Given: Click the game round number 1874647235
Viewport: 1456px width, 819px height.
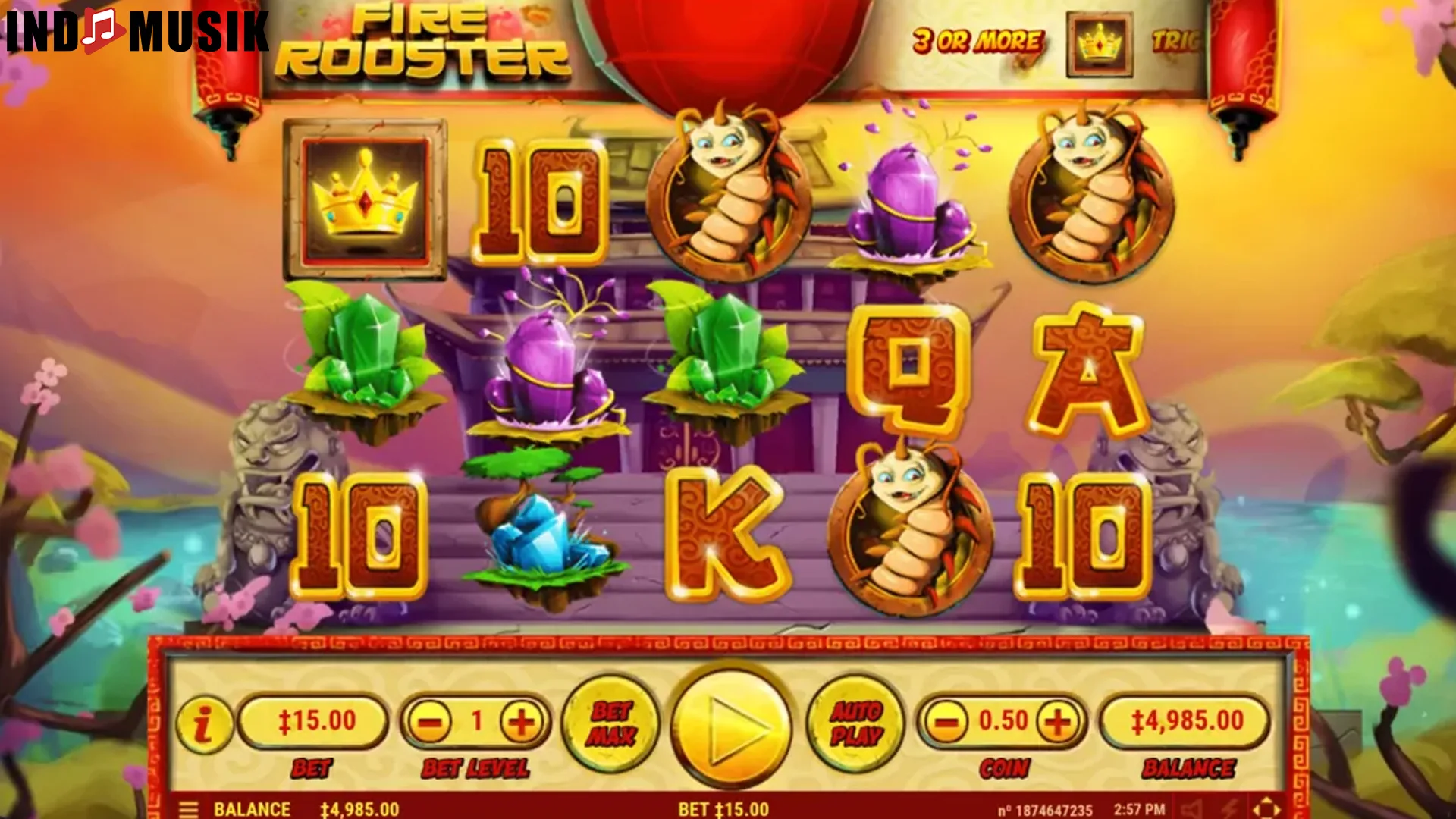Looking at the screenshot, I should tap(1047, 809).
